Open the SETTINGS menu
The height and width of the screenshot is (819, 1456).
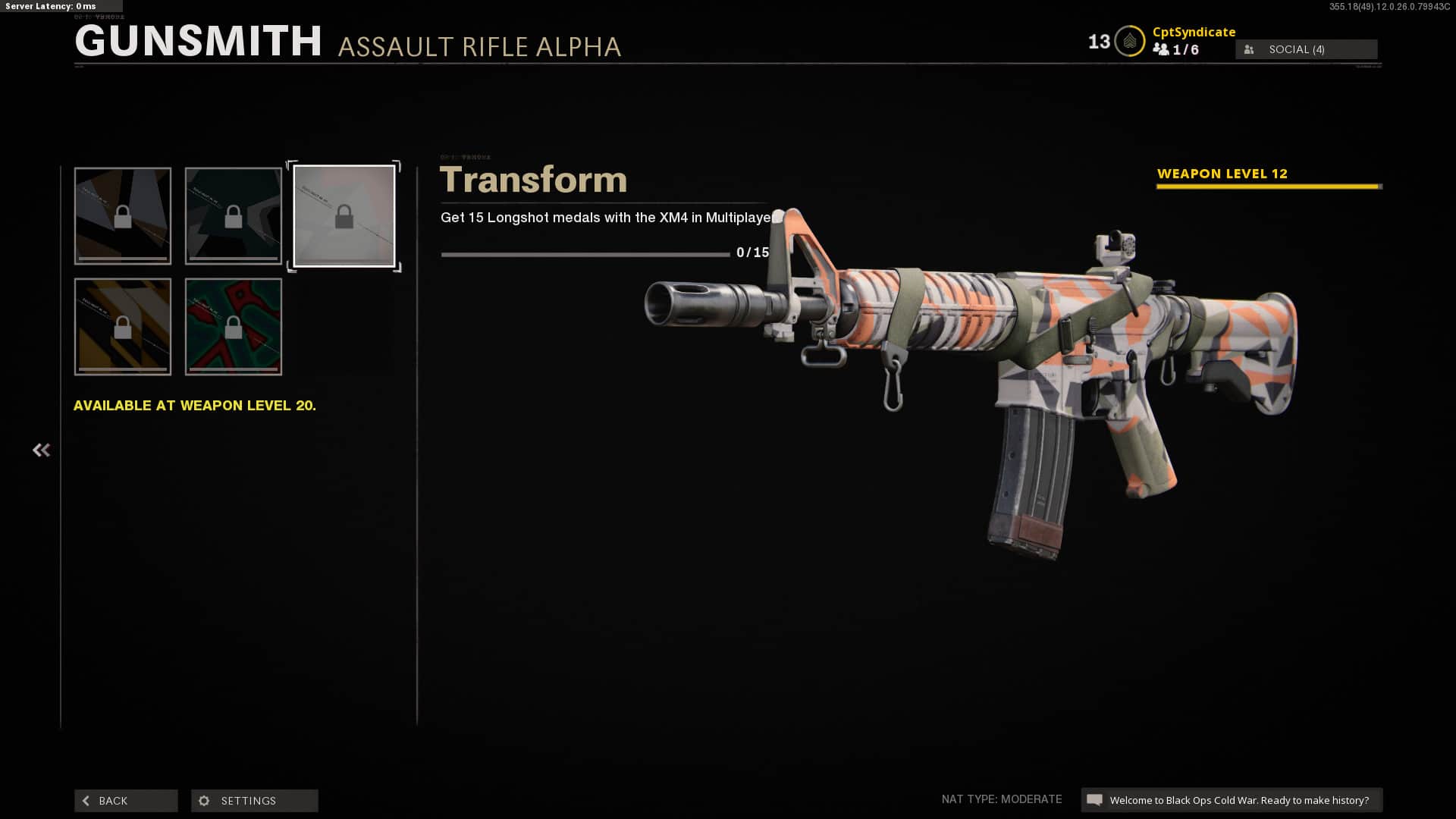coord(255,801)
